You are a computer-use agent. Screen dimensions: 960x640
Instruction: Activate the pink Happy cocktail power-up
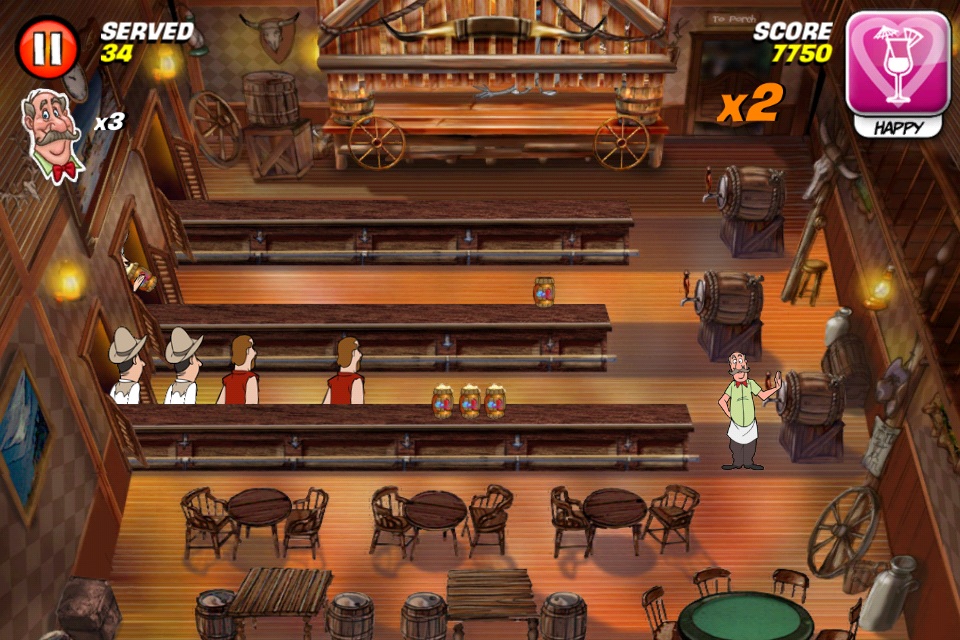click(x=897, y=65)
